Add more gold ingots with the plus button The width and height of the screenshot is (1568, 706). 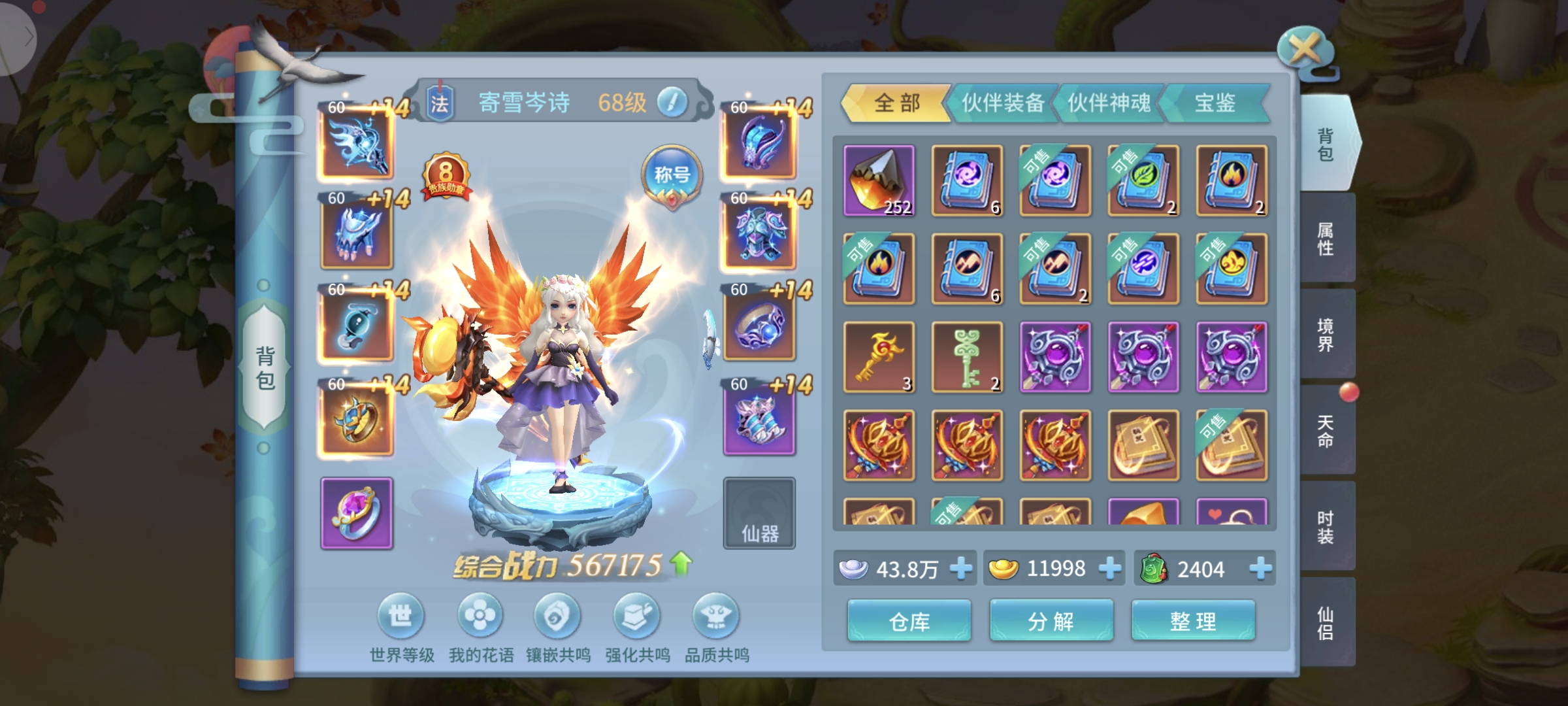point(1110,569)
